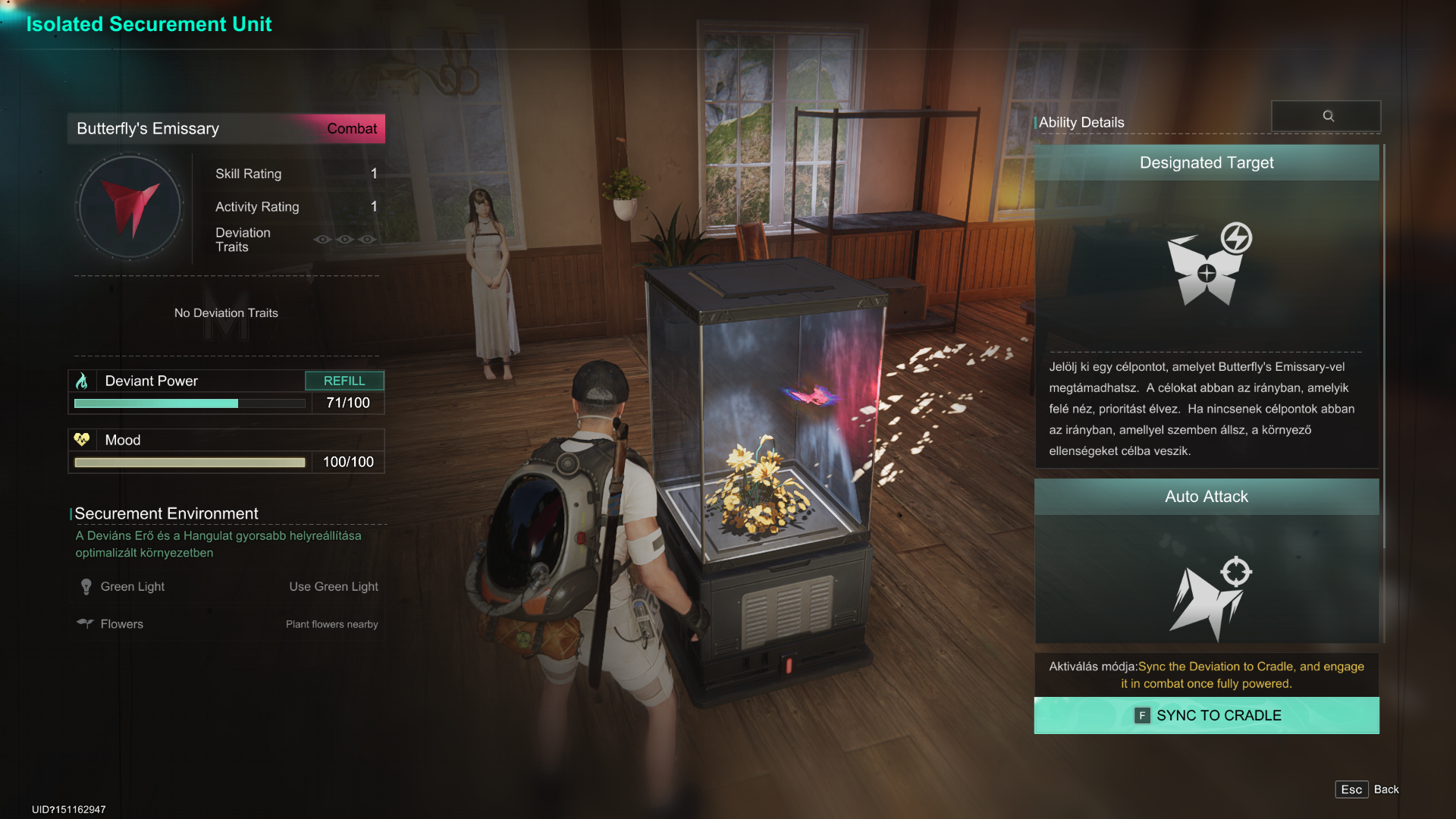Sync the Deviation to Cradle
Screen dimensions: 1456x819
1206,715
